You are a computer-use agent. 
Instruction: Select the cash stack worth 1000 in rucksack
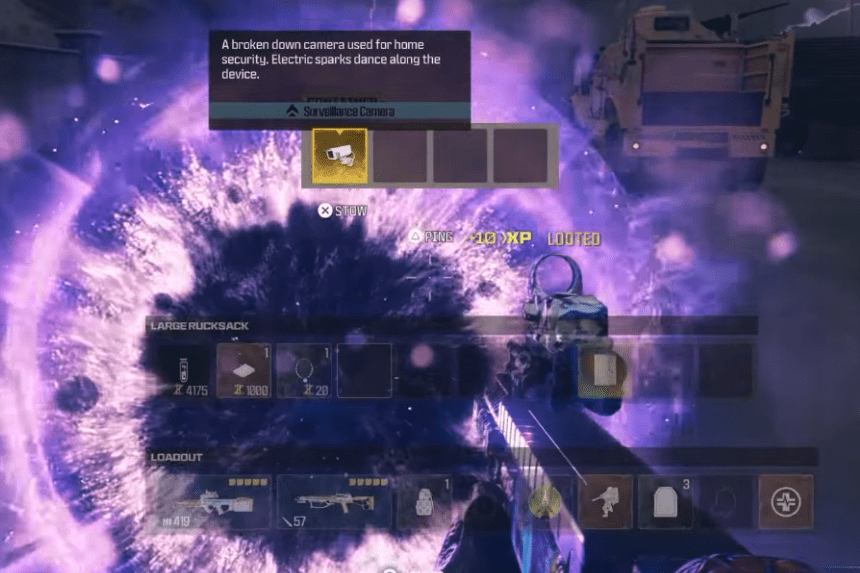point(244,371)
